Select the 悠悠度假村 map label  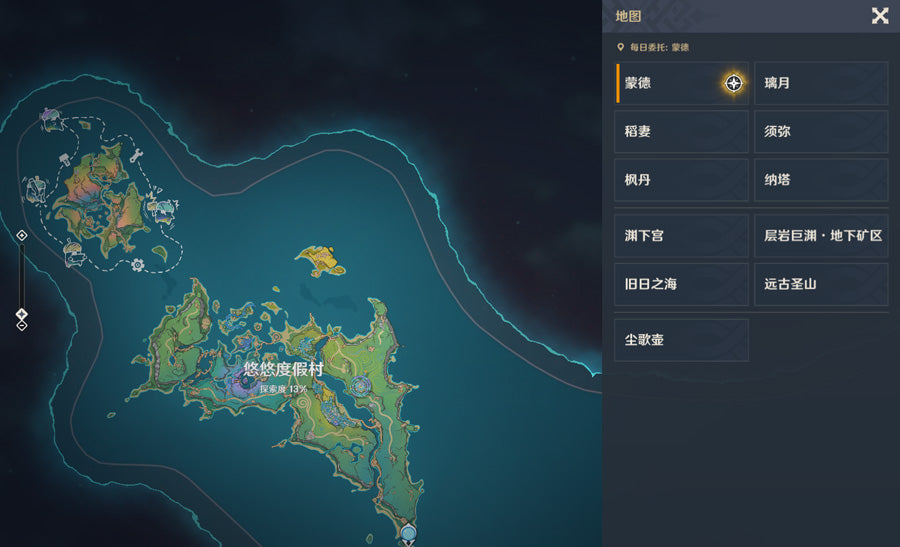[284, 369]
